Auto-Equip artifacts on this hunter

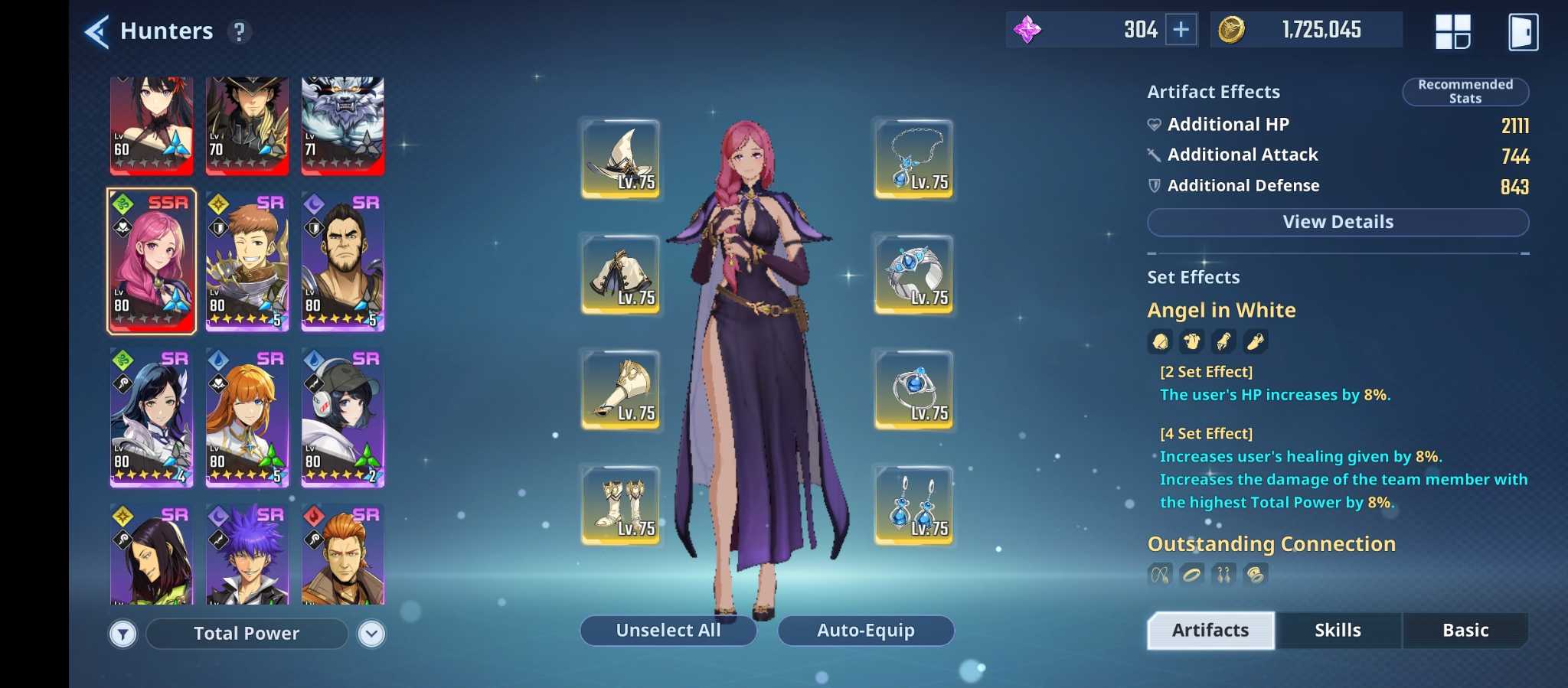click(x=865, y=630)
